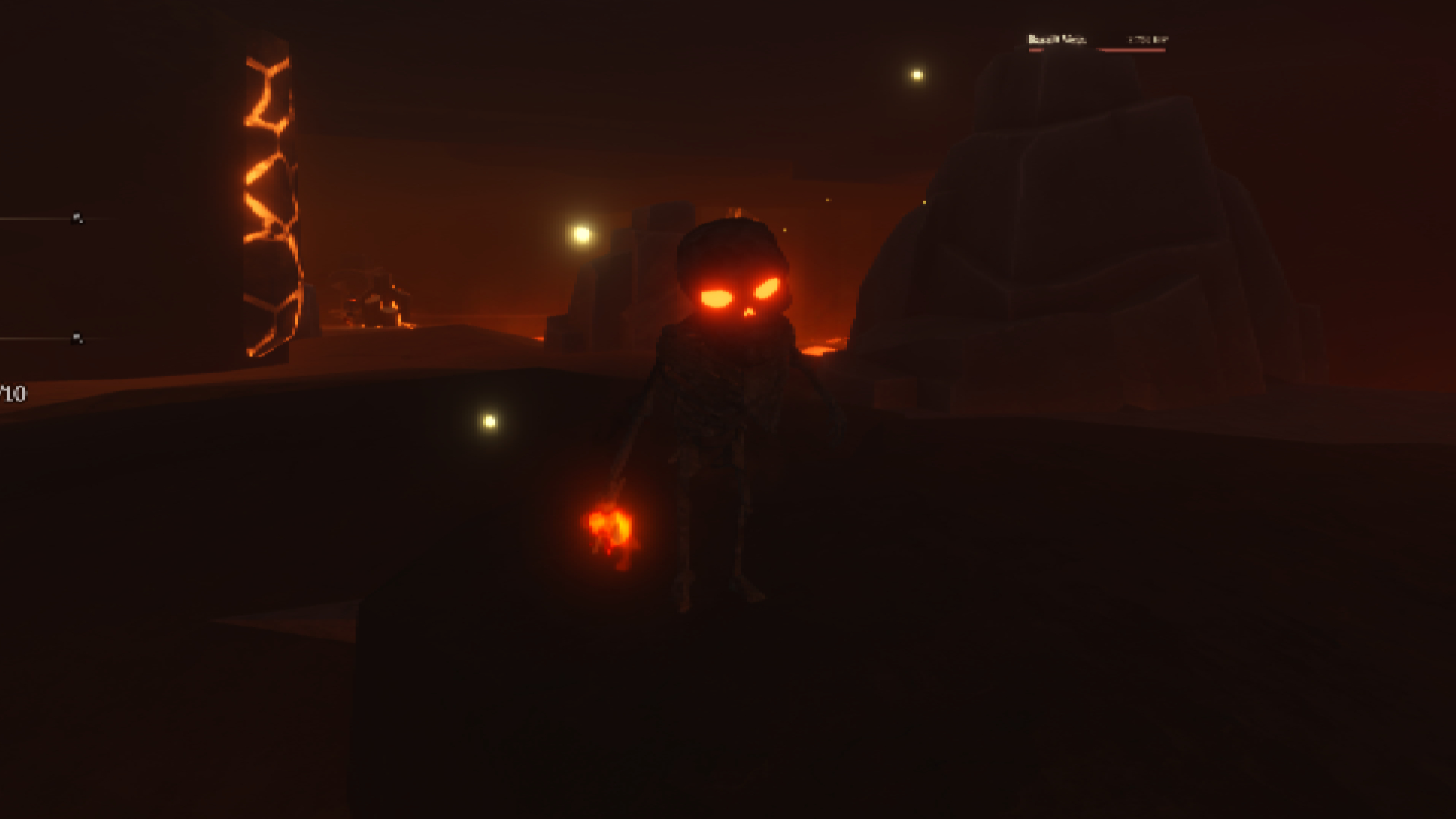Viewport: 1456px width, 819px height.
Task: Click the /10 counter at bottom left
Action: 11,393
